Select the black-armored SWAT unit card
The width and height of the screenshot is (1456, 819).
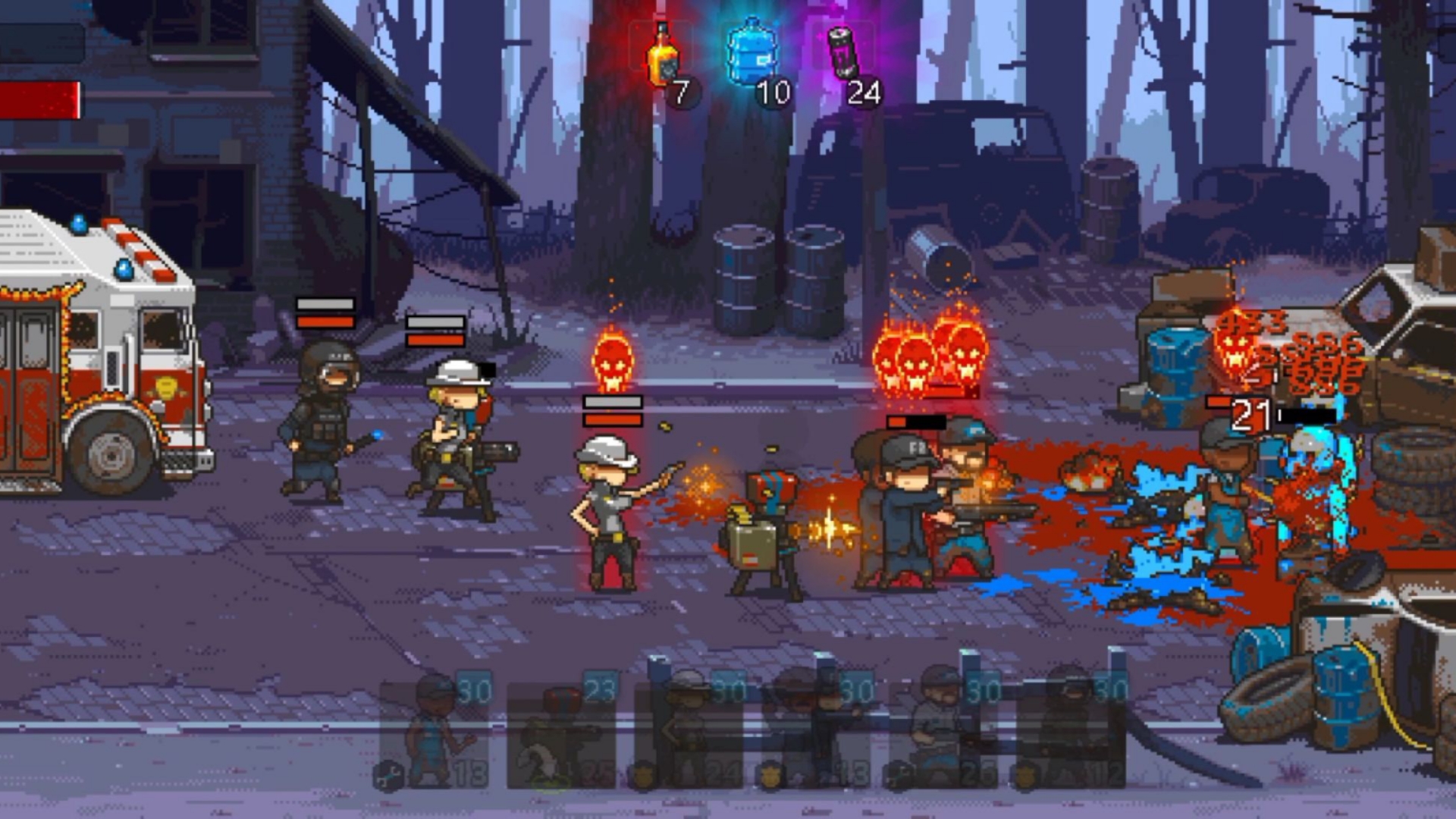click(x=1071, y=732)
